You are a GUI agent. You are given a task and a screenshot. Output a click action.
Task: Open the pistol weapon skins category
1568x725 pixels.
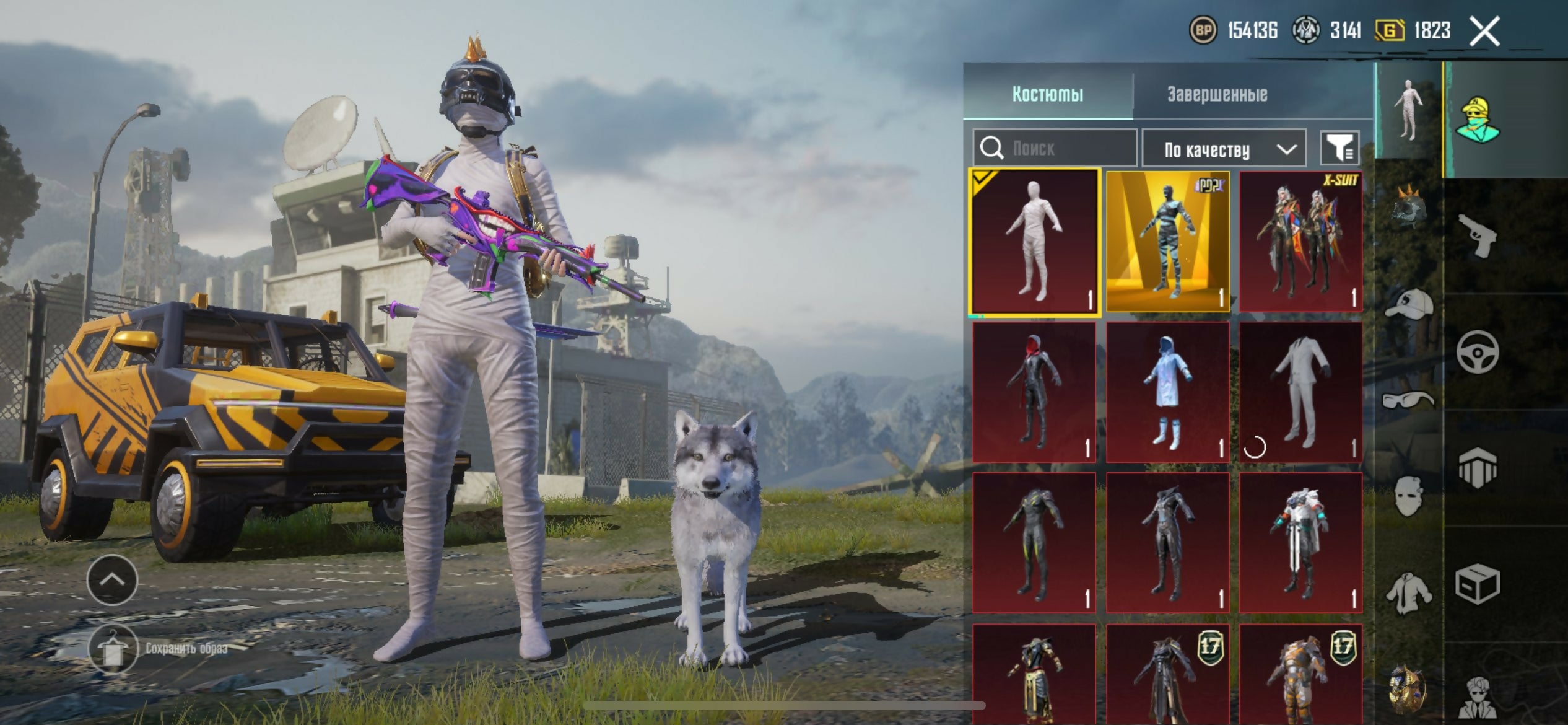click(1478, 235)
